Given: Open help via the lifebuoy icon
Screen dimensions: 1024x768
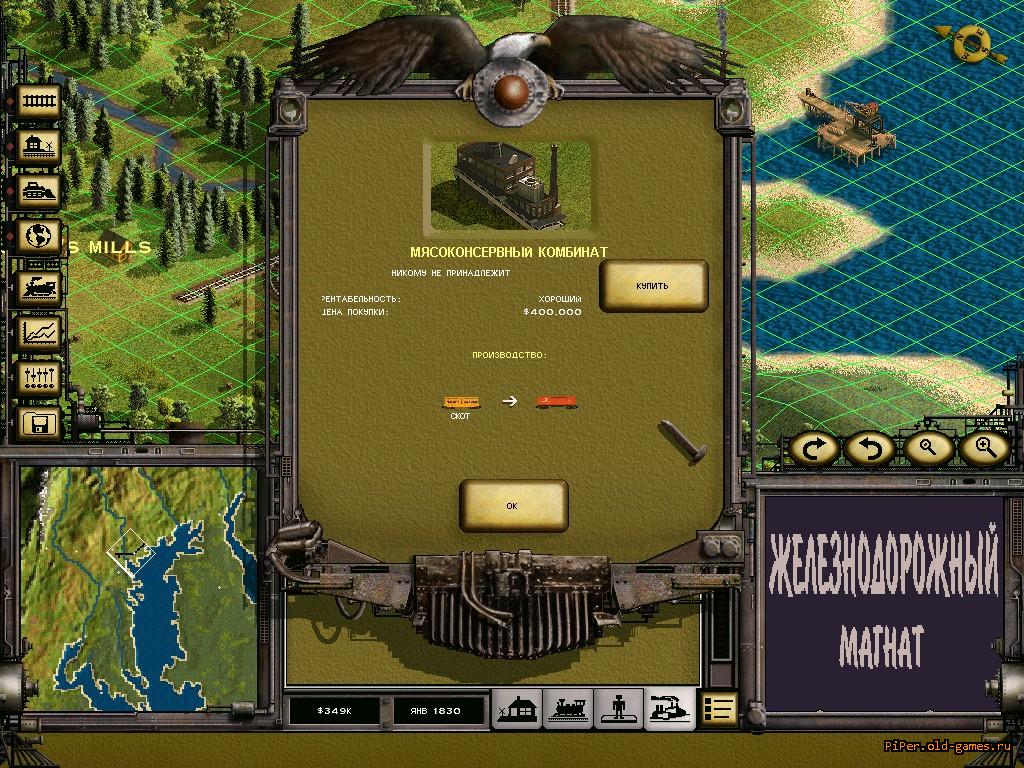Looking at the screenshot, I should (966, 43).
